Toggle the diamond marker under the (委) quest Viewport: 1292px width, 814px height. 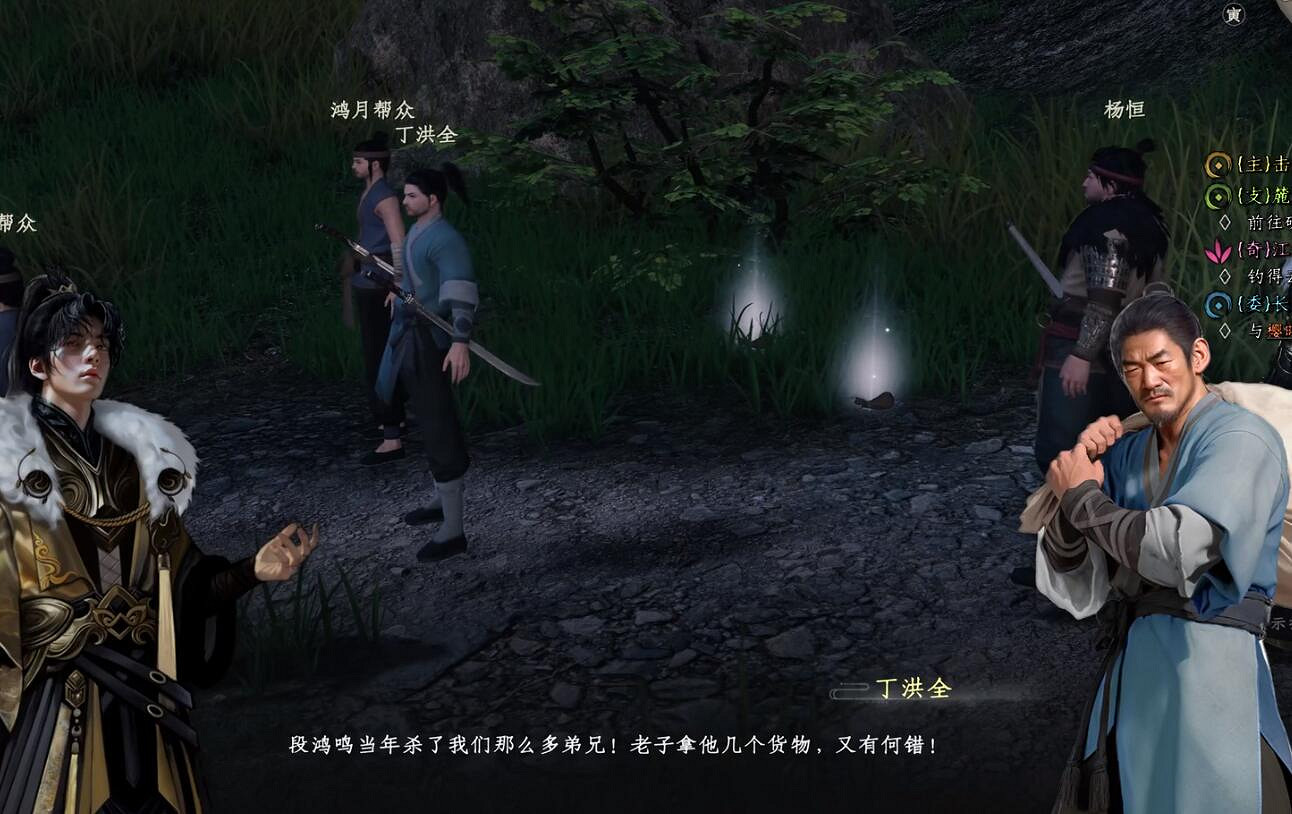1226,328
